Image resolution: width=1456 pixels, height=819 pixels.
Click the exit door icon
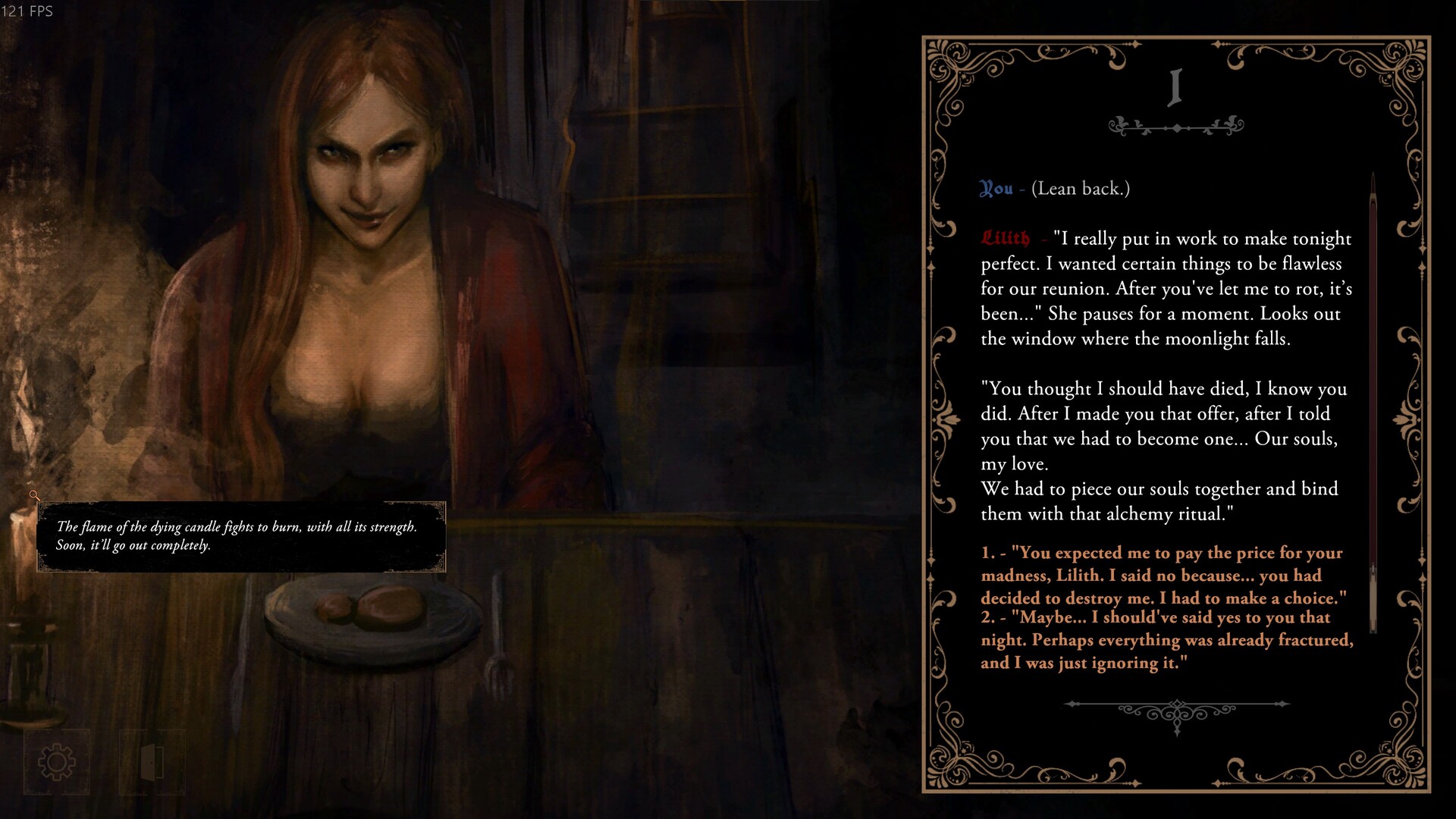152,761
